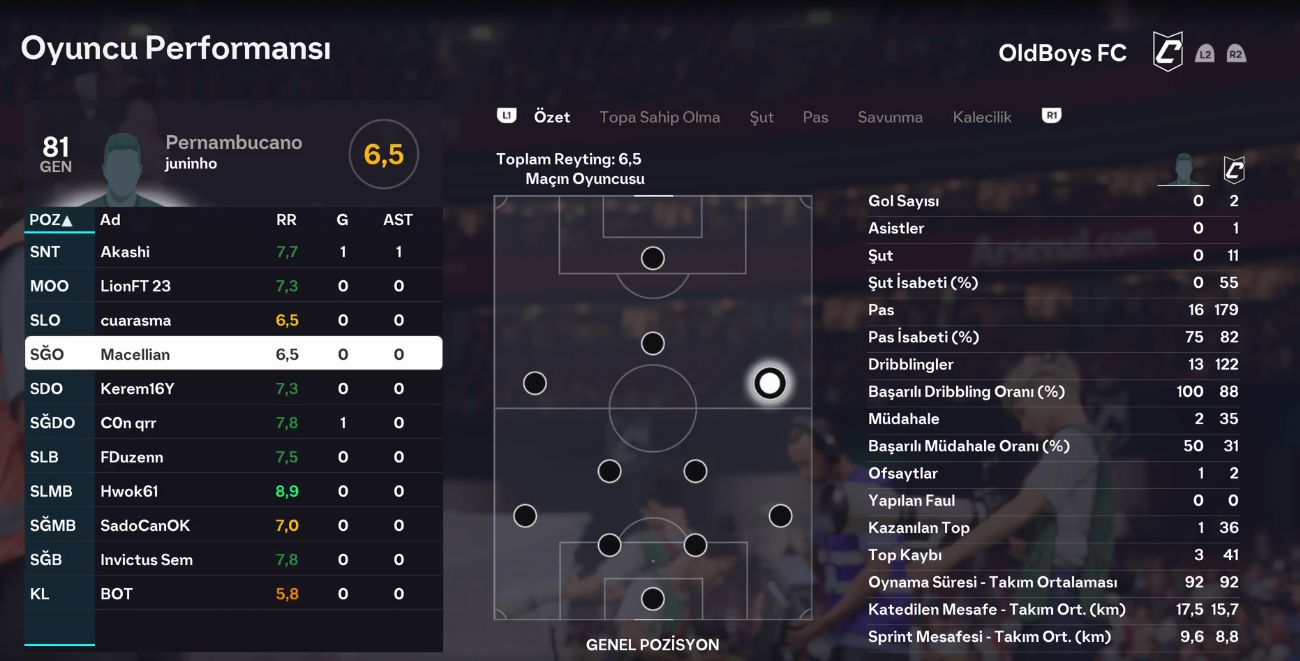1300x661 pixels.
Task: Select the highlighted player dot on pitch
Action: click(x=769, y=383)
